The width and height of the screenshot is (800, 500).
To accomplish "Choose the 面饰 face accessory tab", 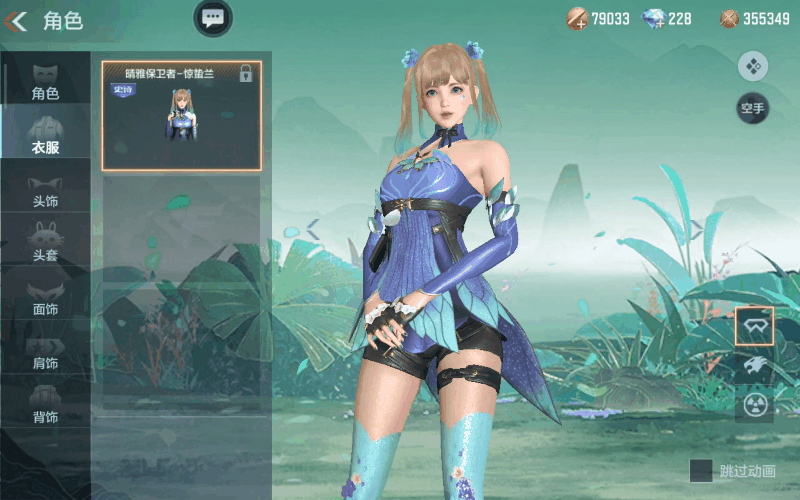I will click(45, 297).
